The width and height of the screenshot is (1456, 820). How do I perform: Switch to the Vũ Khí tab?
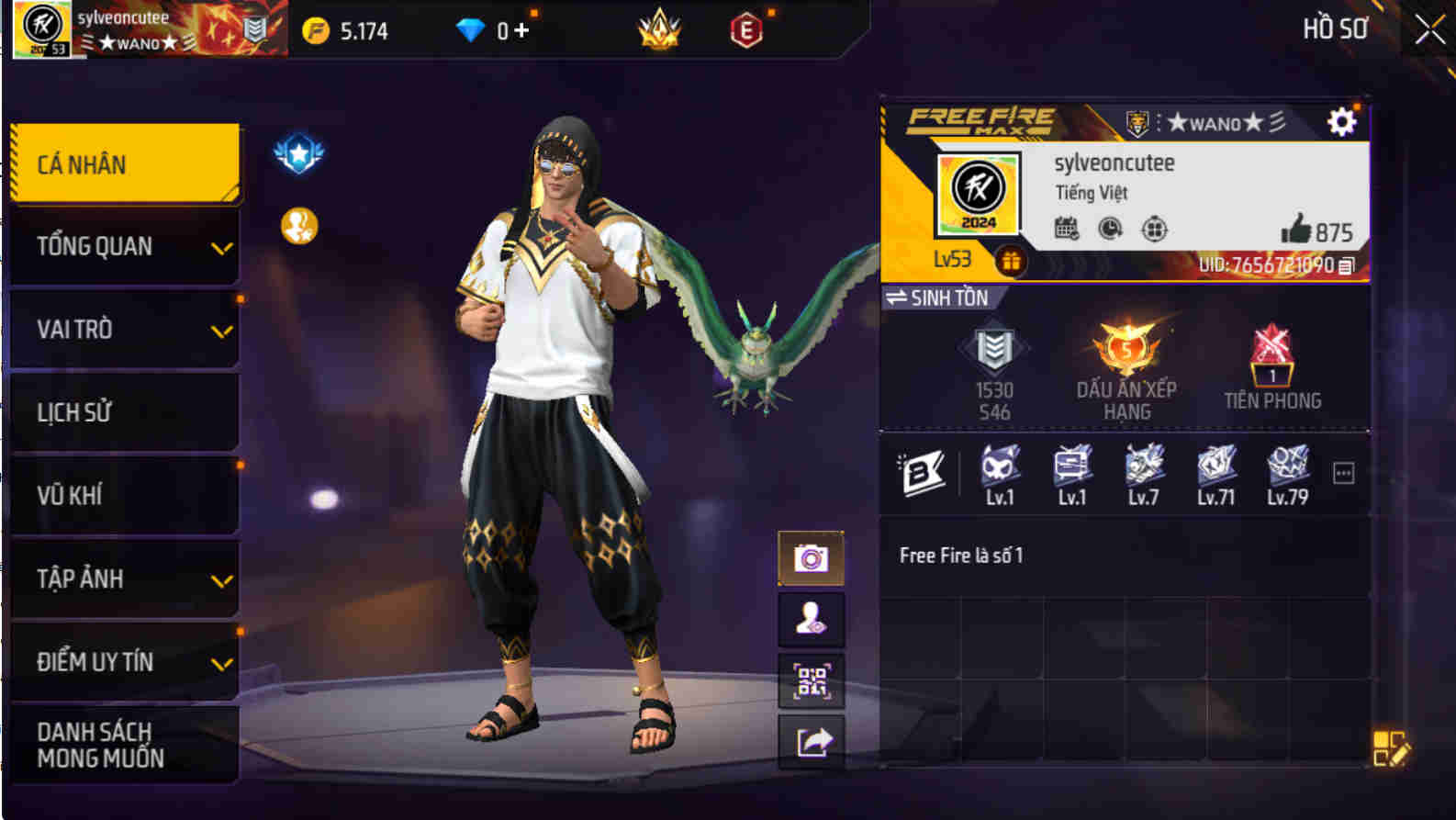tap(124, 495)
